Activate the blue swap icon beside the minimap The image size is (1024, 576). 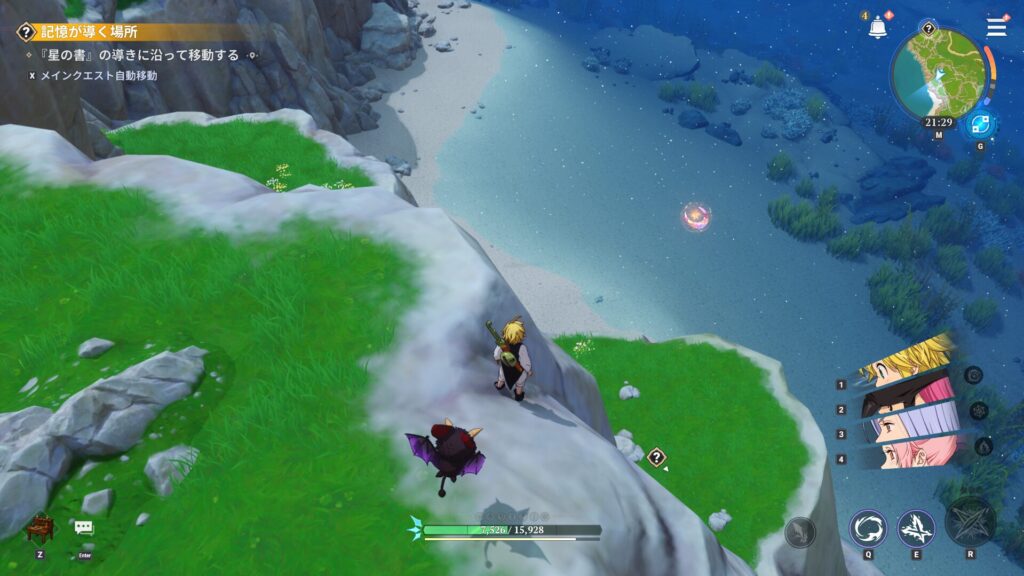(979, 125)
